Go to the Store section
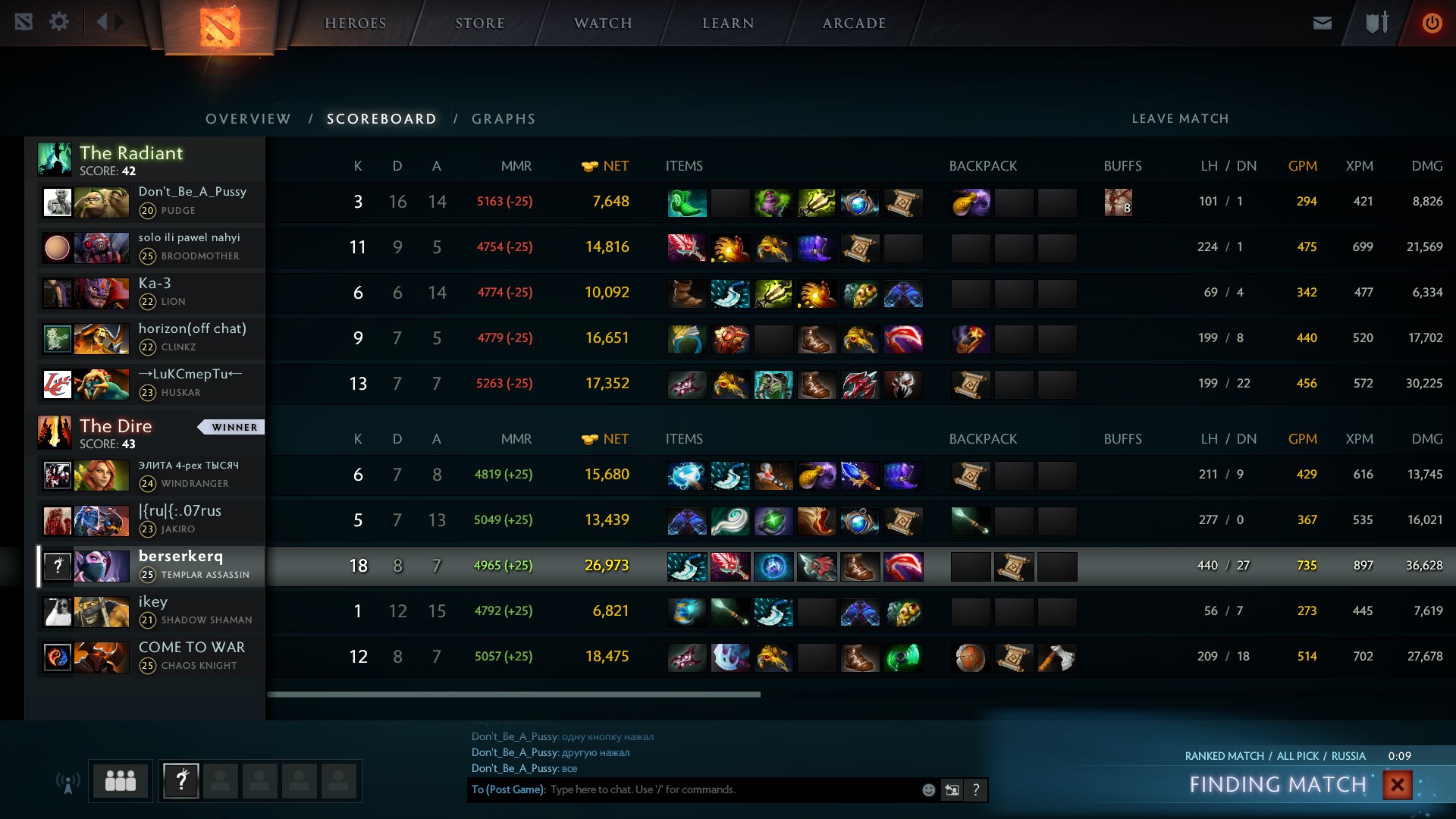Image resolution: width=1456 pixels, height=819 pixels. [x=479, y=24]
